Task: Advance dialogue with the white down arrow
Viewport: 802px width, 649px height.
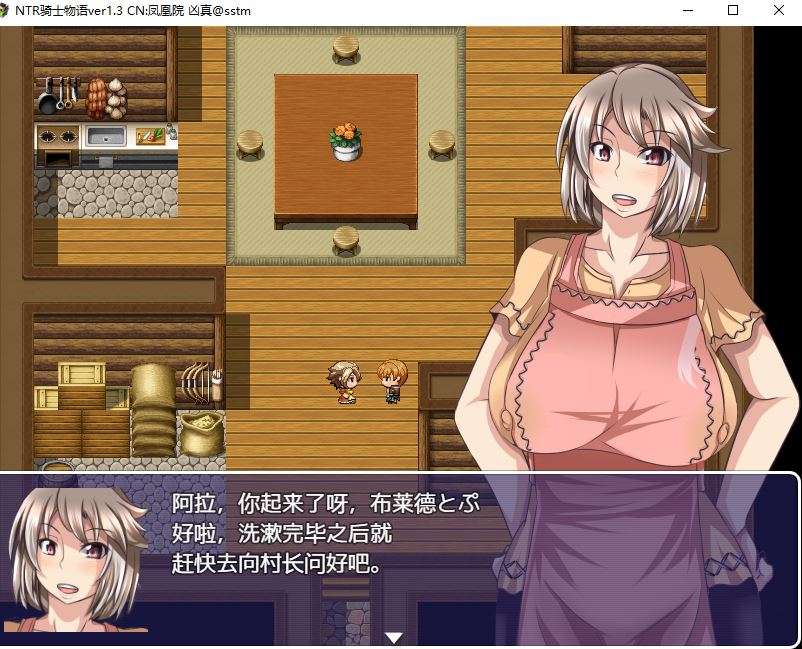Action: (x=394, y=637)
